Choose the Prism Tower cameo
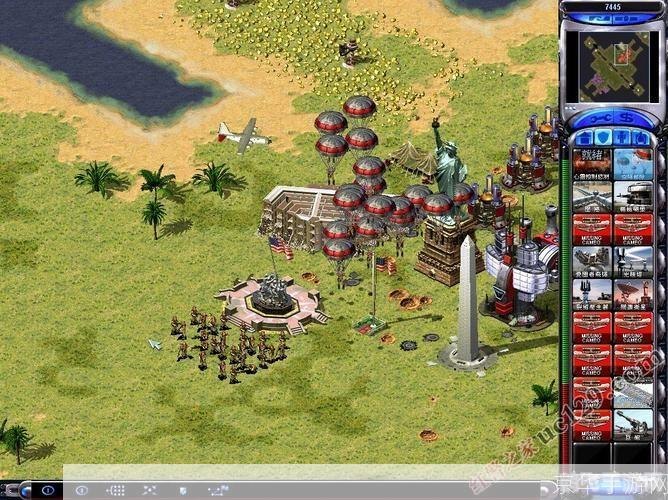The width and height of the screenshot is (668, 500). tap(633, 260)
